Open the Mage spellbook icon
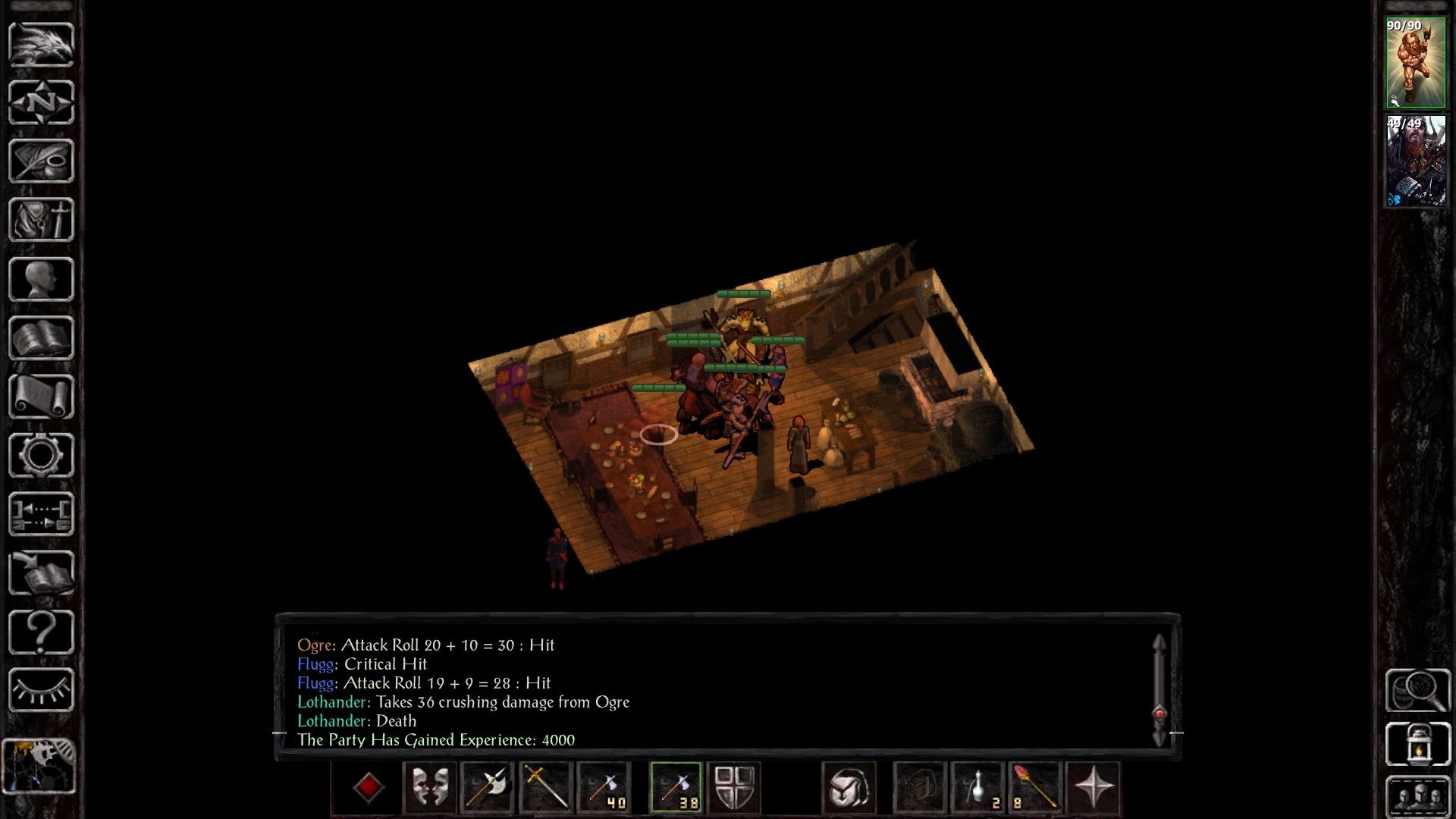The height and width of the screenshot is (819, 1456). (x=42, y=338)
